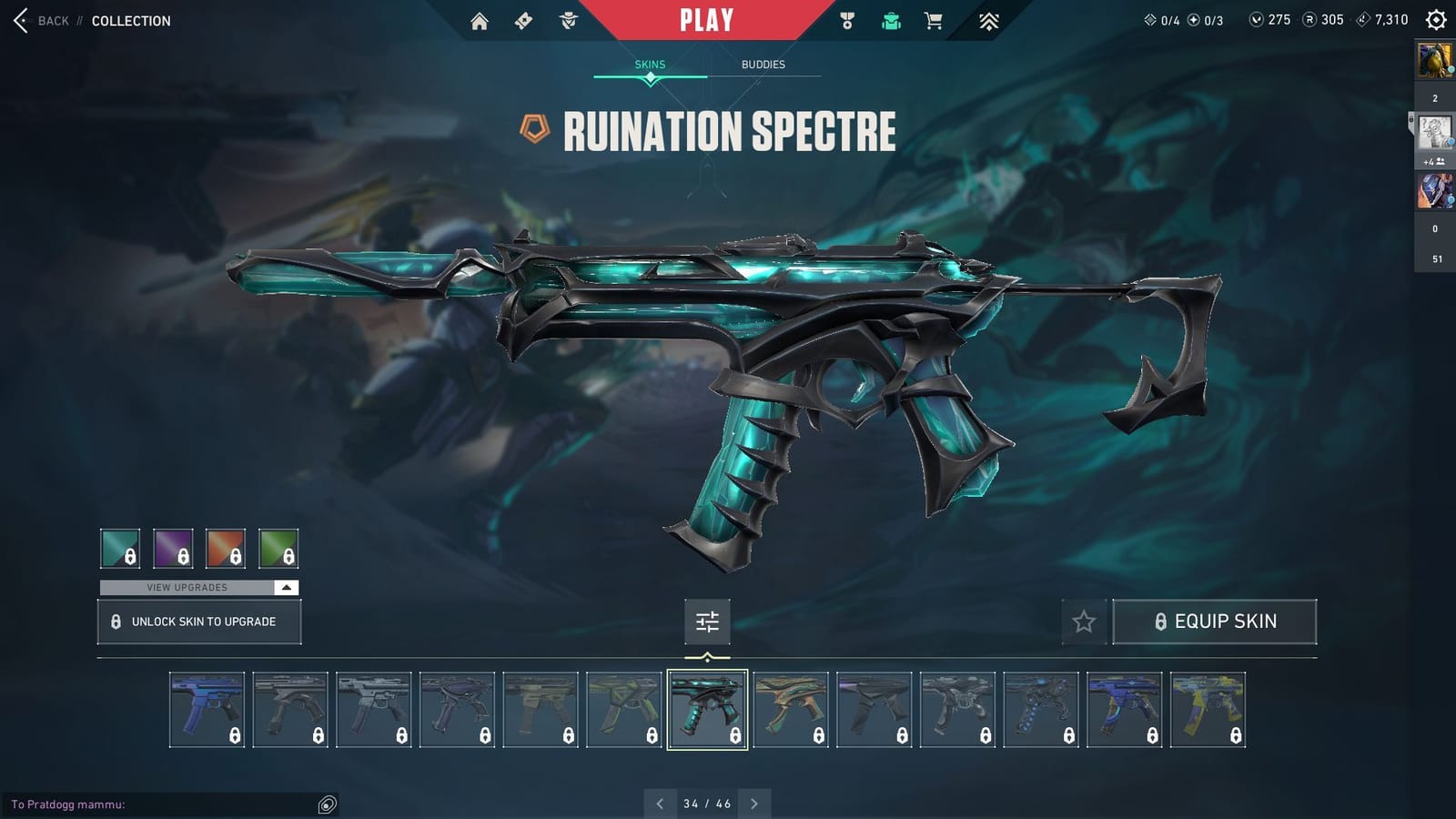Click the weapon inspect sliders icon below the gun

coord(707,622)
